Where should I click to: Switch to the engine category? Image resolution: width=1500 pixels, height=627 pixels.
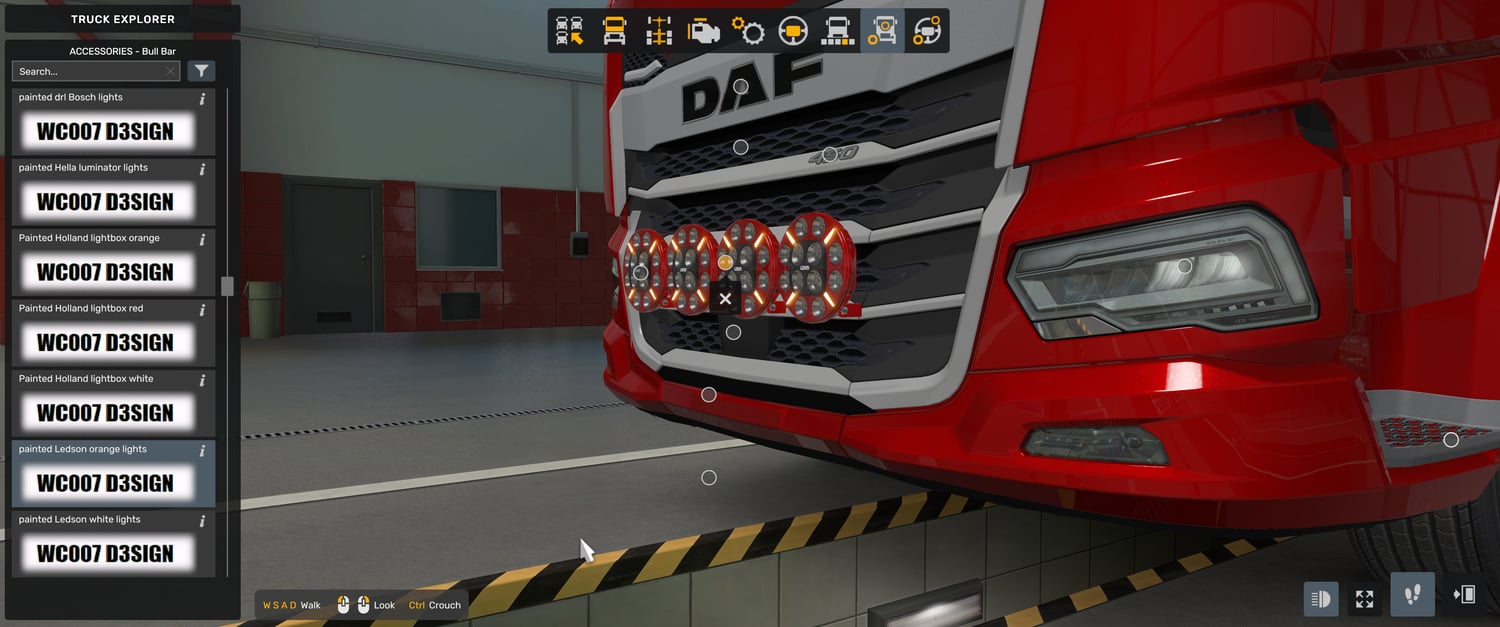703,31
